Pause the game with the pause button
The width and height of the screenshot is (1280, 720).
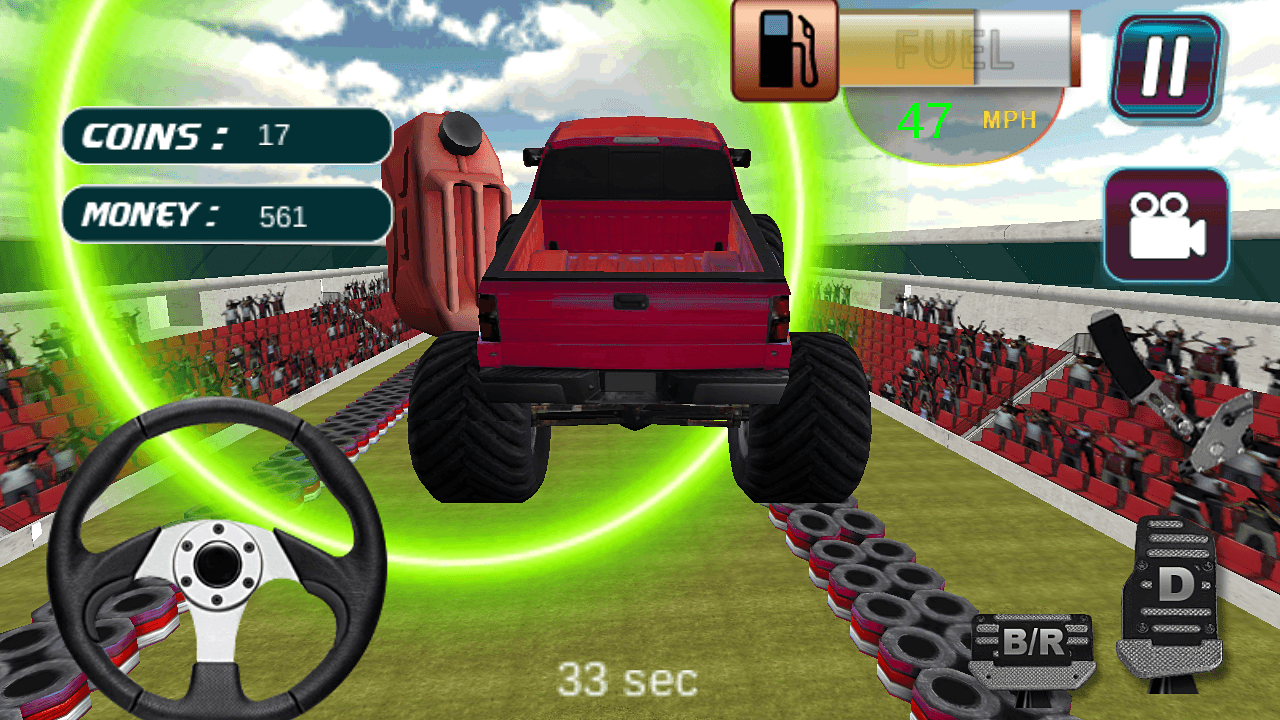1166,67
